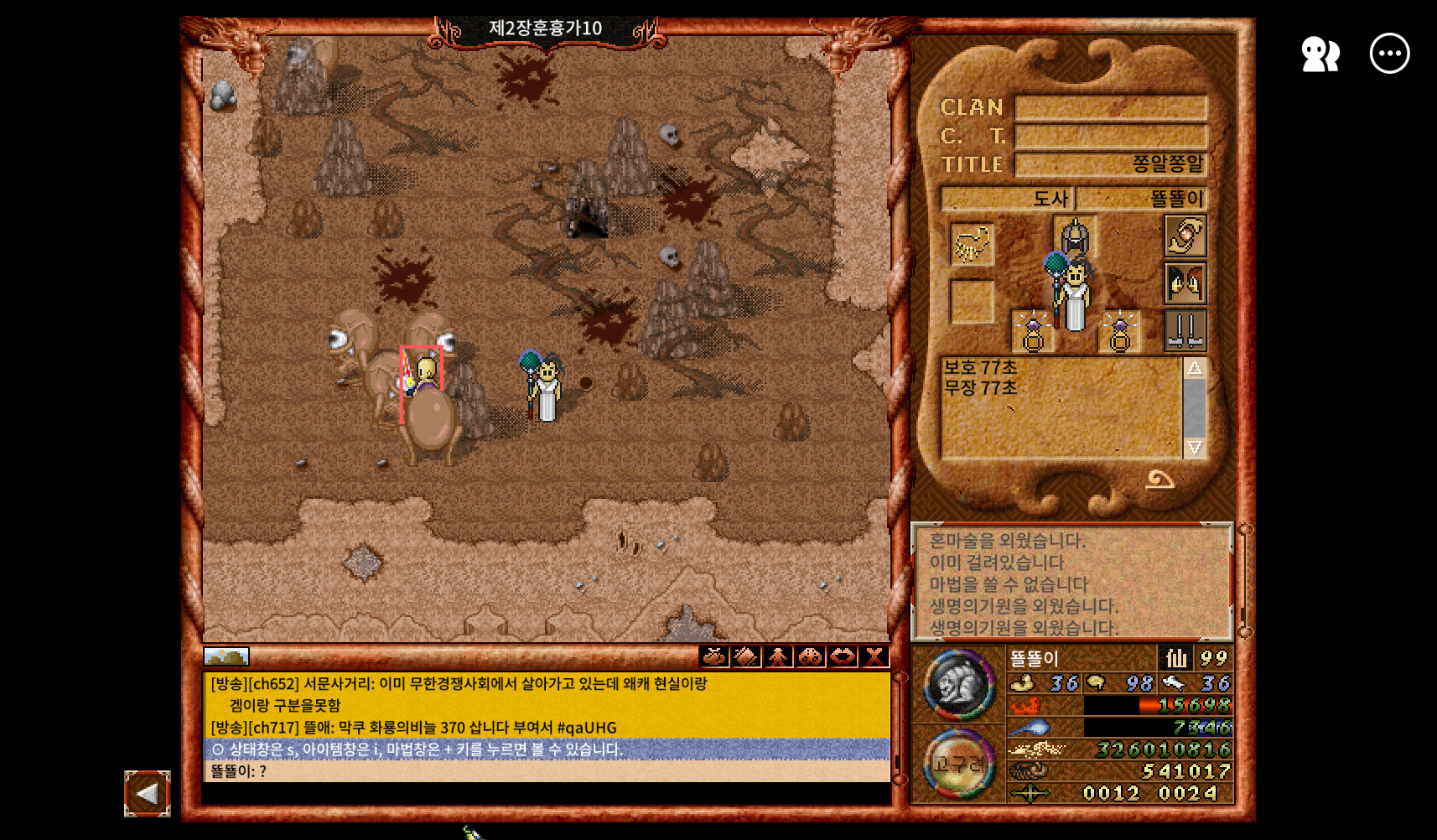Click the silver character portrait orb
Viewport: 1437px width, 840px height.
click(959, 685)
